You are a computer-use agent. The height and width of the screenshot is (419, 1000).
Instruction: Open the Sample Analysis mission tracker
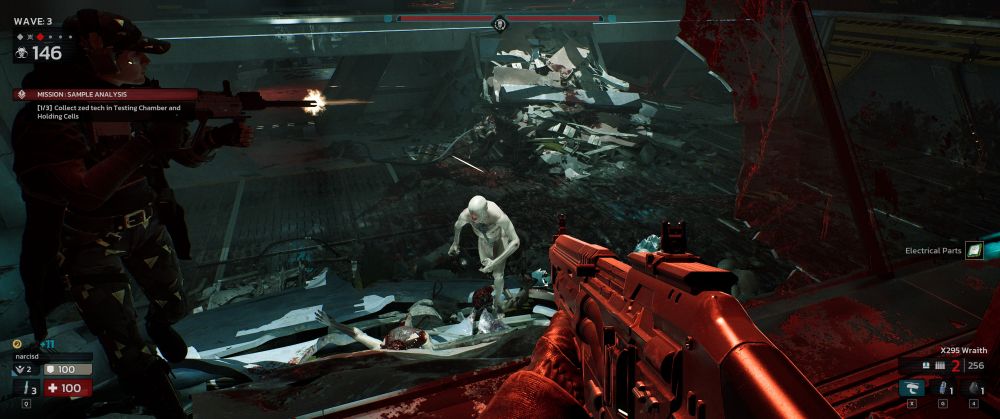click(x=95, y=94)
